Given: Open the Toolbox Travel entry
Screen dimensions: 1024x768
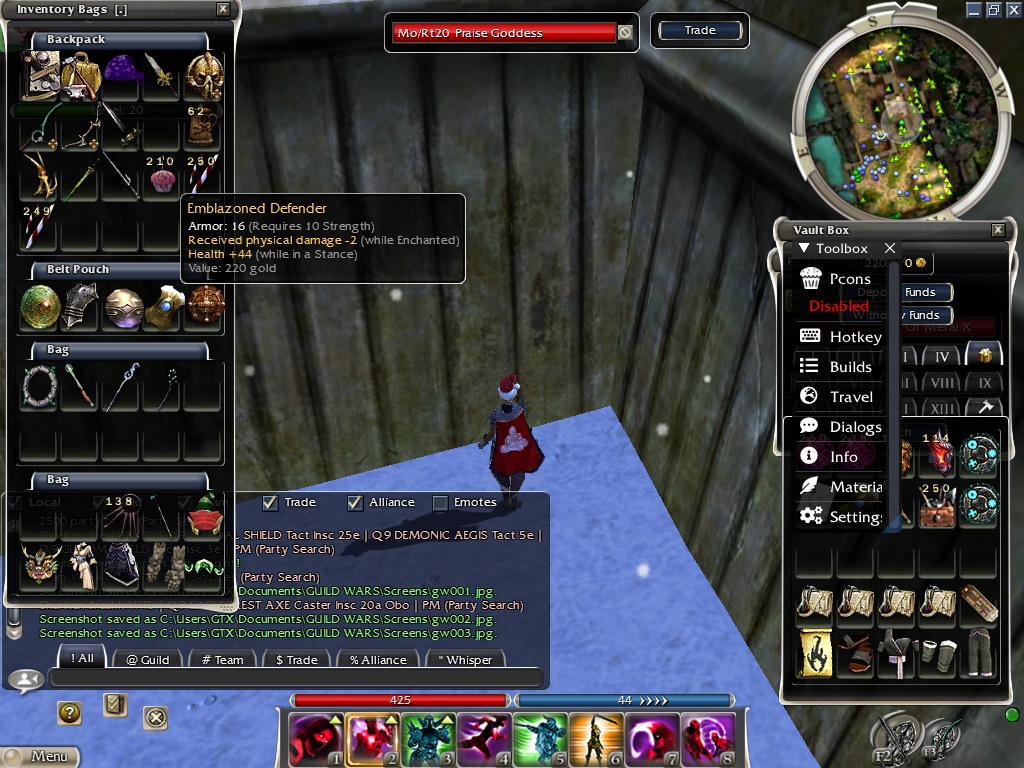Looking at the screenshot, I should (850, 397).
